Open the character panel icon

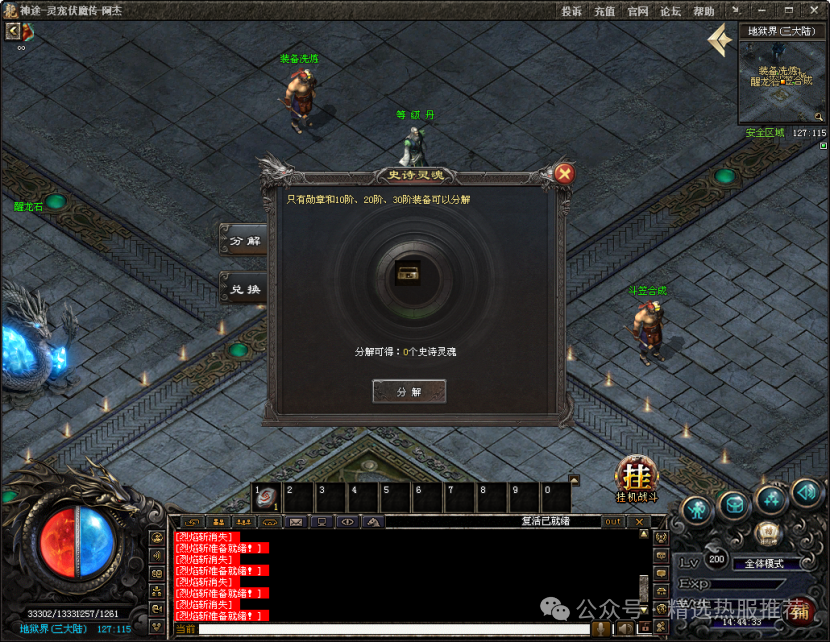point(697,509)
